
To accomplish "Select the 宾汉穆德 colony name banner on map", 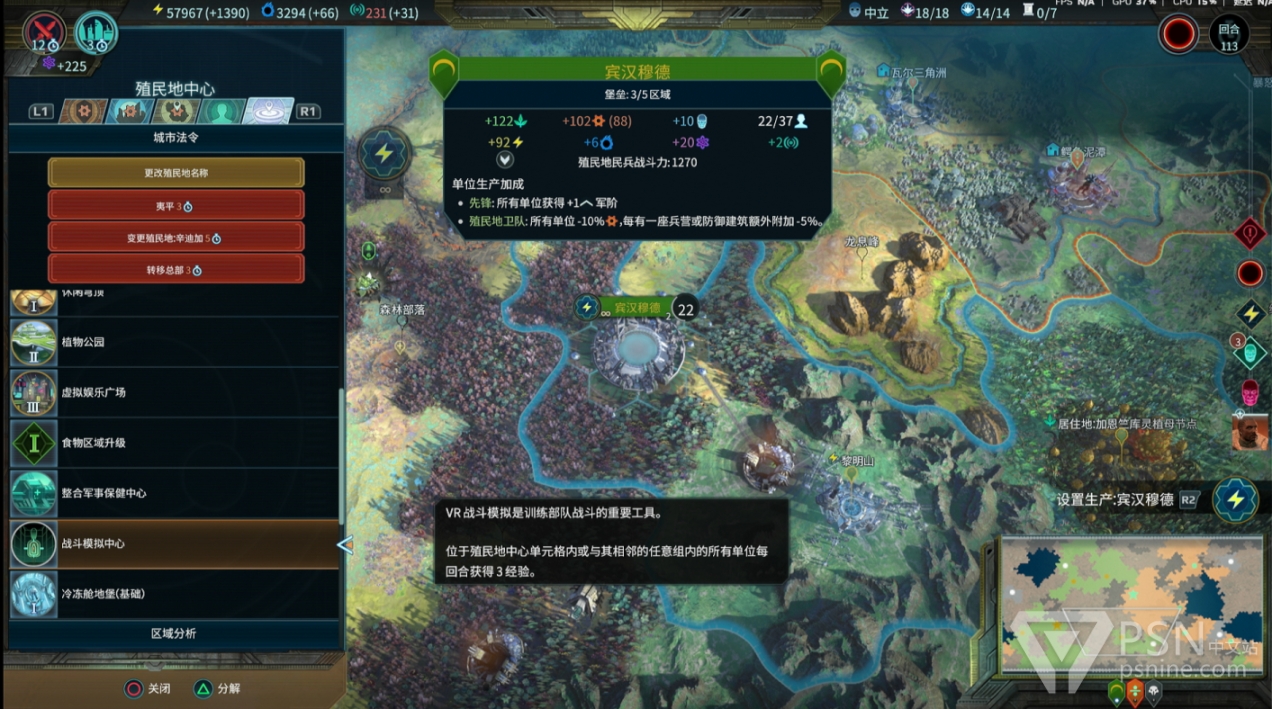I will (x=636, y=309).
